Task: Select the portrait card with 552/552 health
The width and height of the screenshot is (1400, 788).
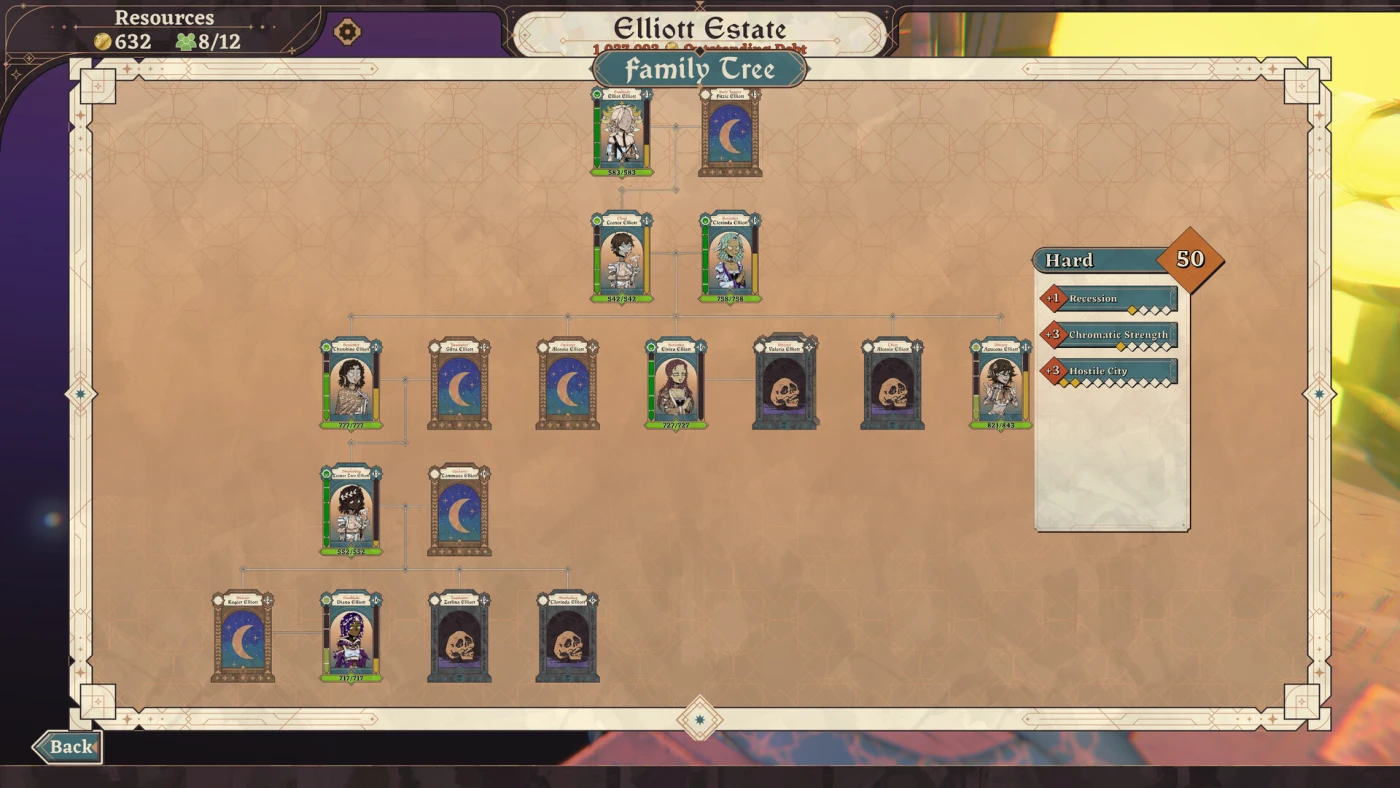Action: (x=351, y=510)
